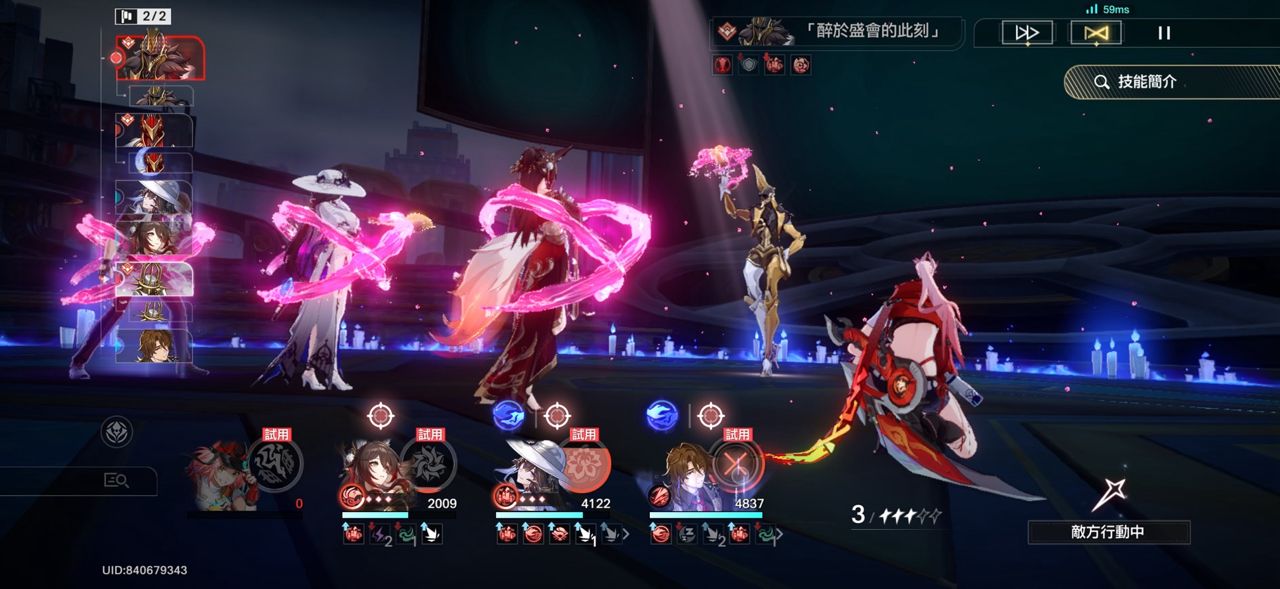This screenshot has height=589, width=1280.
Task: Activate the pinwheel ultimate beside 2009 HP
Action: (429, 465)
